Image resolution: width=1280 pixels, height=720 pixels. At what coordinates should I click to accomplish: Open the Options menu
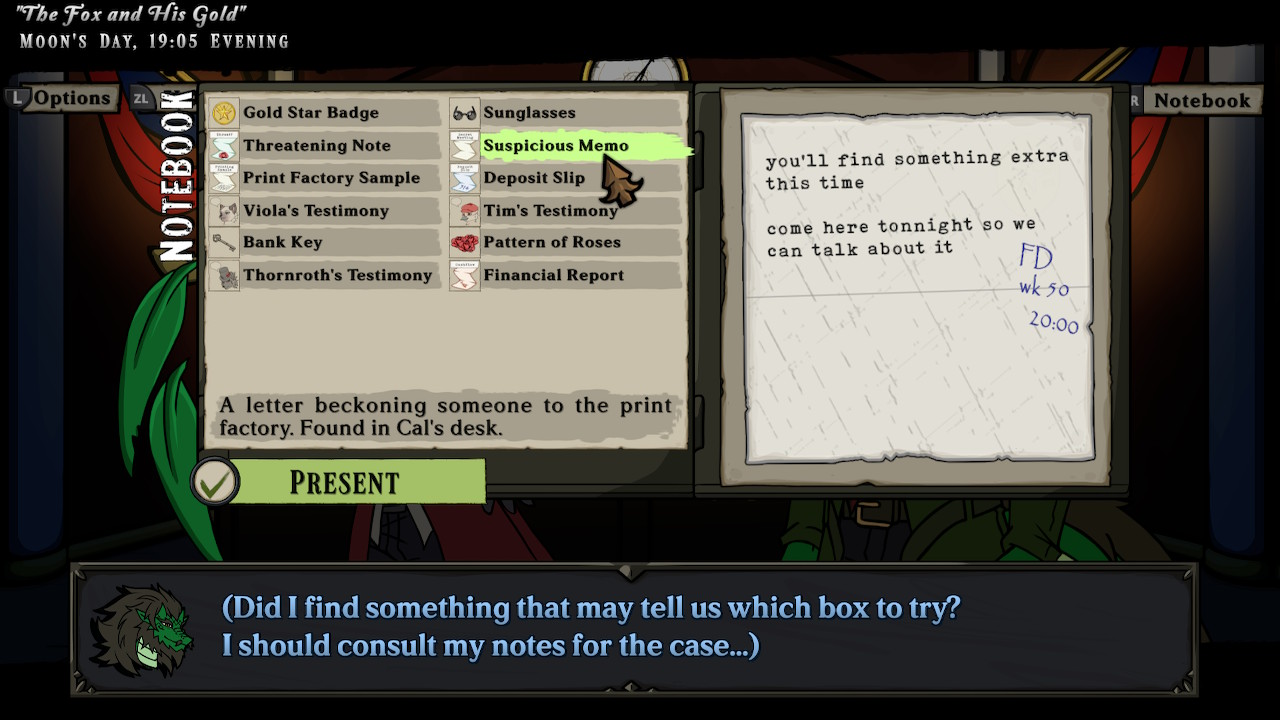coord(70,98)
